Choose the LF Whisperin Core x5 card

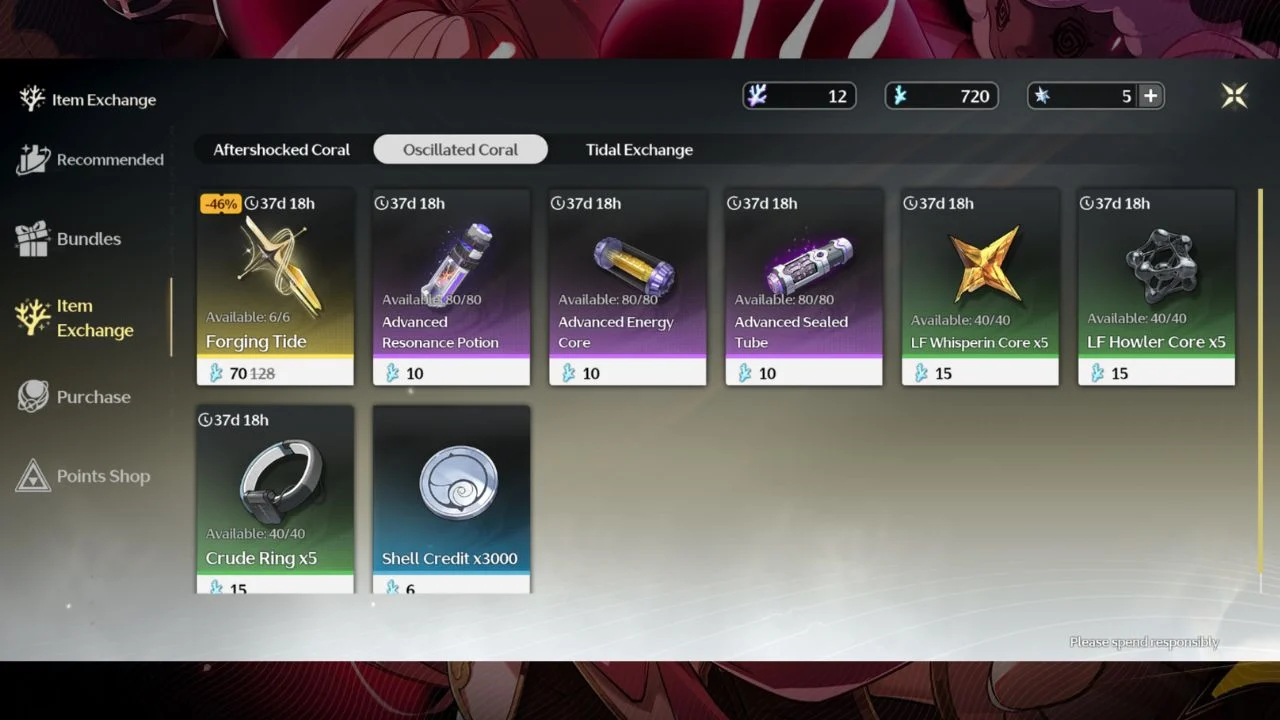[980, 285]
